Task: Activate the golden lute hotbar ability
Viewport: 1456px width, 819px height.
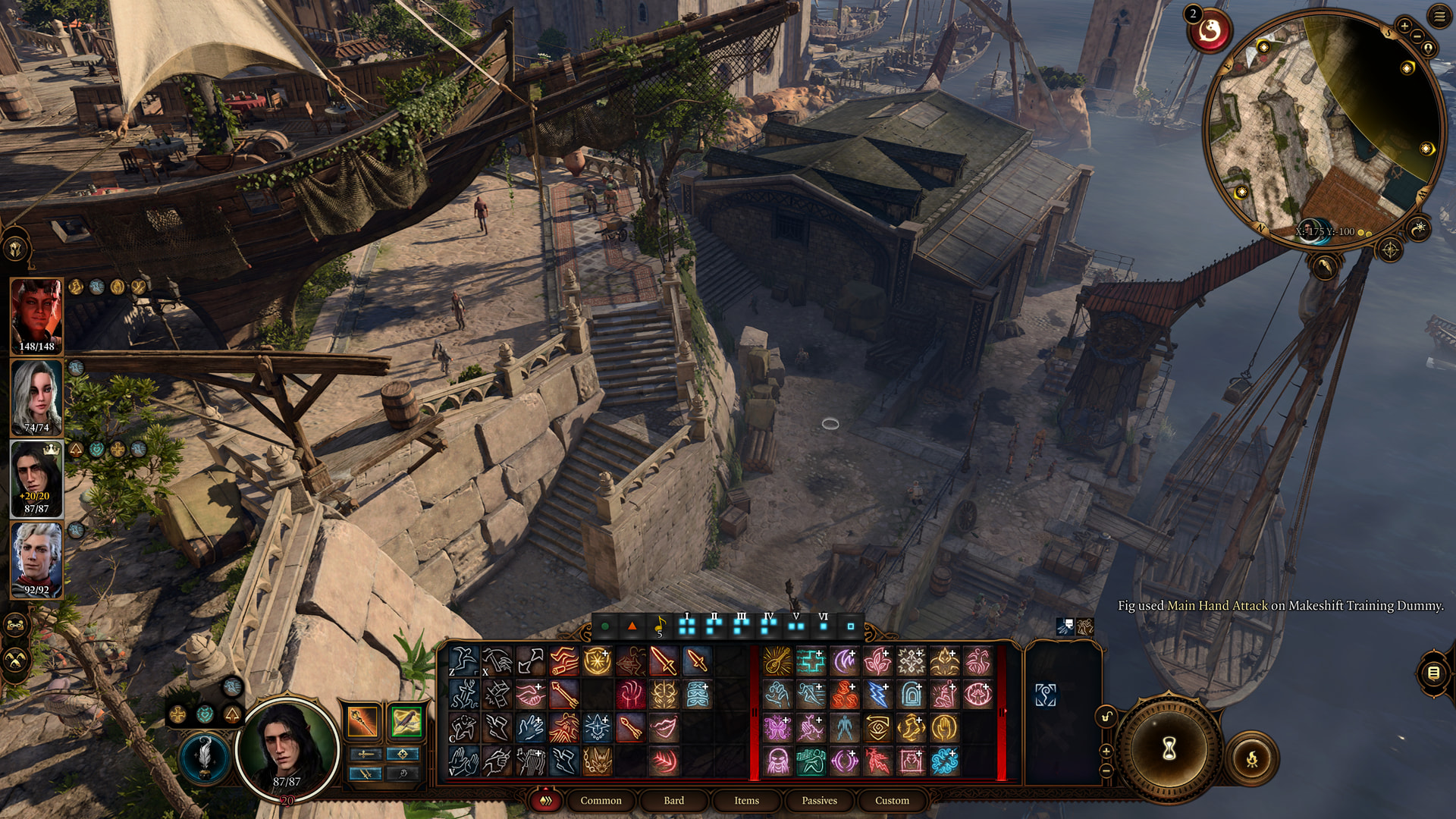Action: point(777,661)
